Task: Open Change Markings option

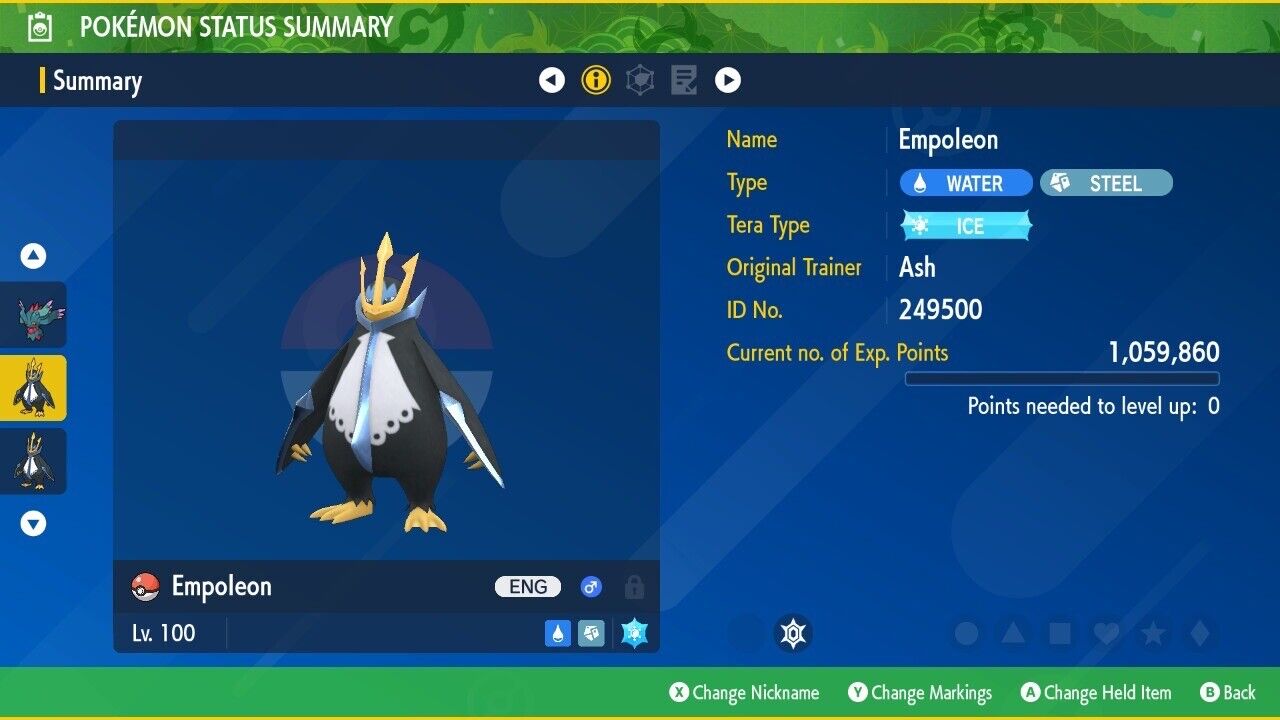Action: click(920, 693)
